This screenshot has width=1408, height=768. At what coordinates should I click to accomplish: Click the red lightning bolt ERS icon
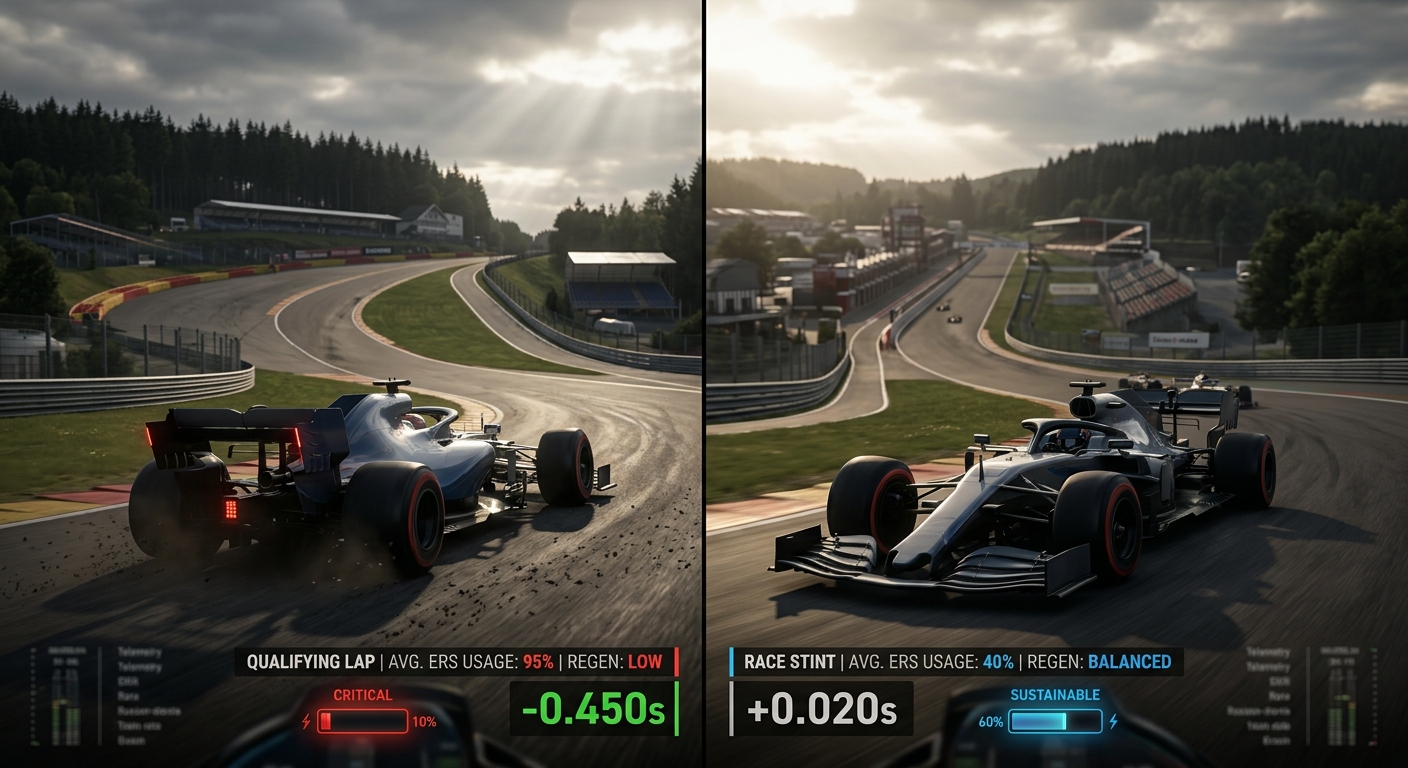tap(305, 722)
